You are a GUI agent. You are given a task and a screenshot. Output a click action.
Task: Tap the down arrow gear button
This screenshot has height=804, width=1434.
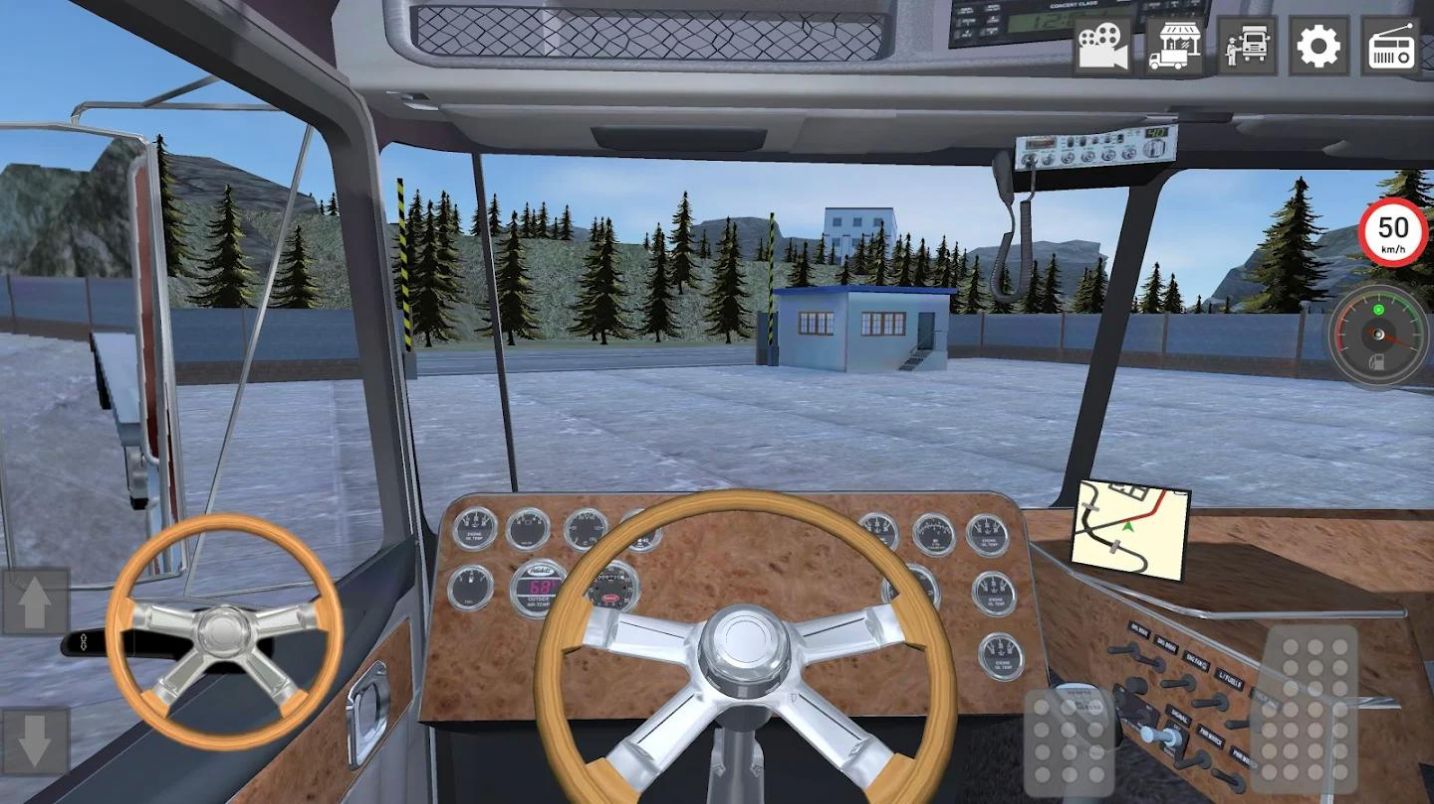tap(35, 741)
